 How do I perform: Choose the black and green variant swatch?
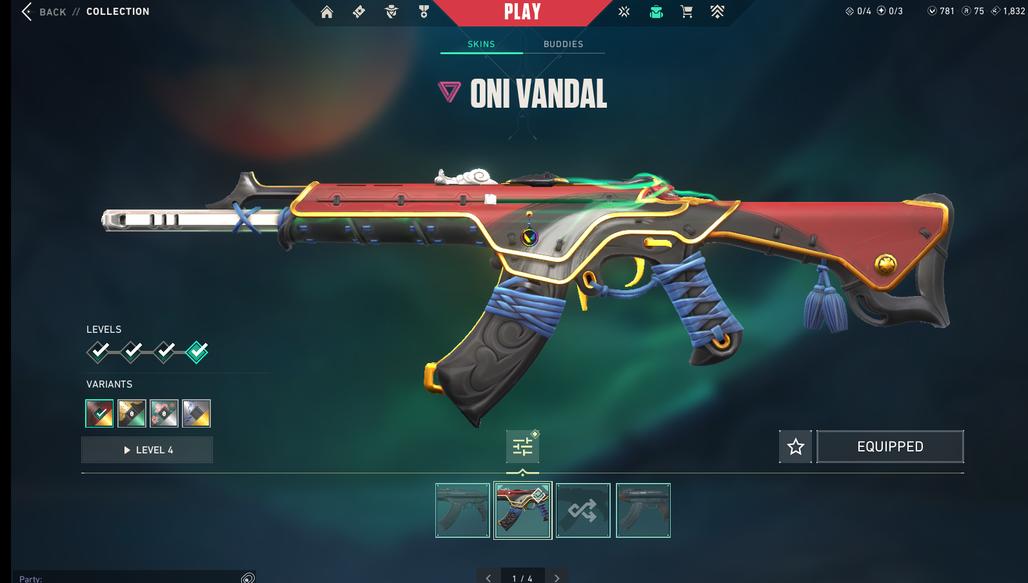click(132, 413)
